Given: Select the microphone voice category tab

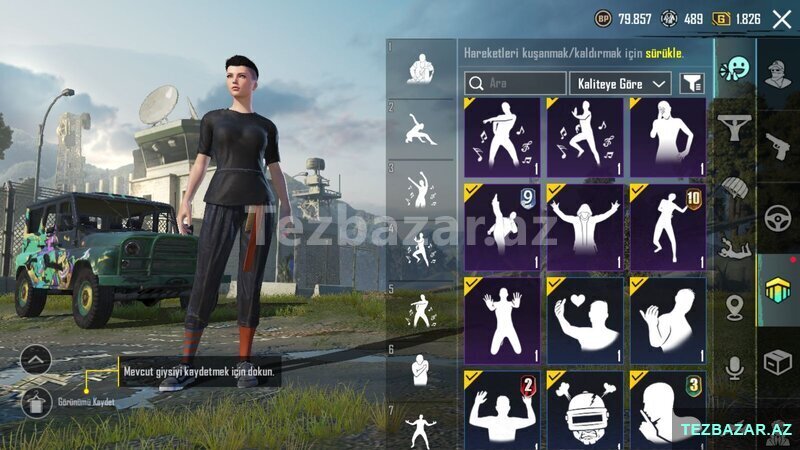Looking at the screenshot, I should [x=736, y=368].
